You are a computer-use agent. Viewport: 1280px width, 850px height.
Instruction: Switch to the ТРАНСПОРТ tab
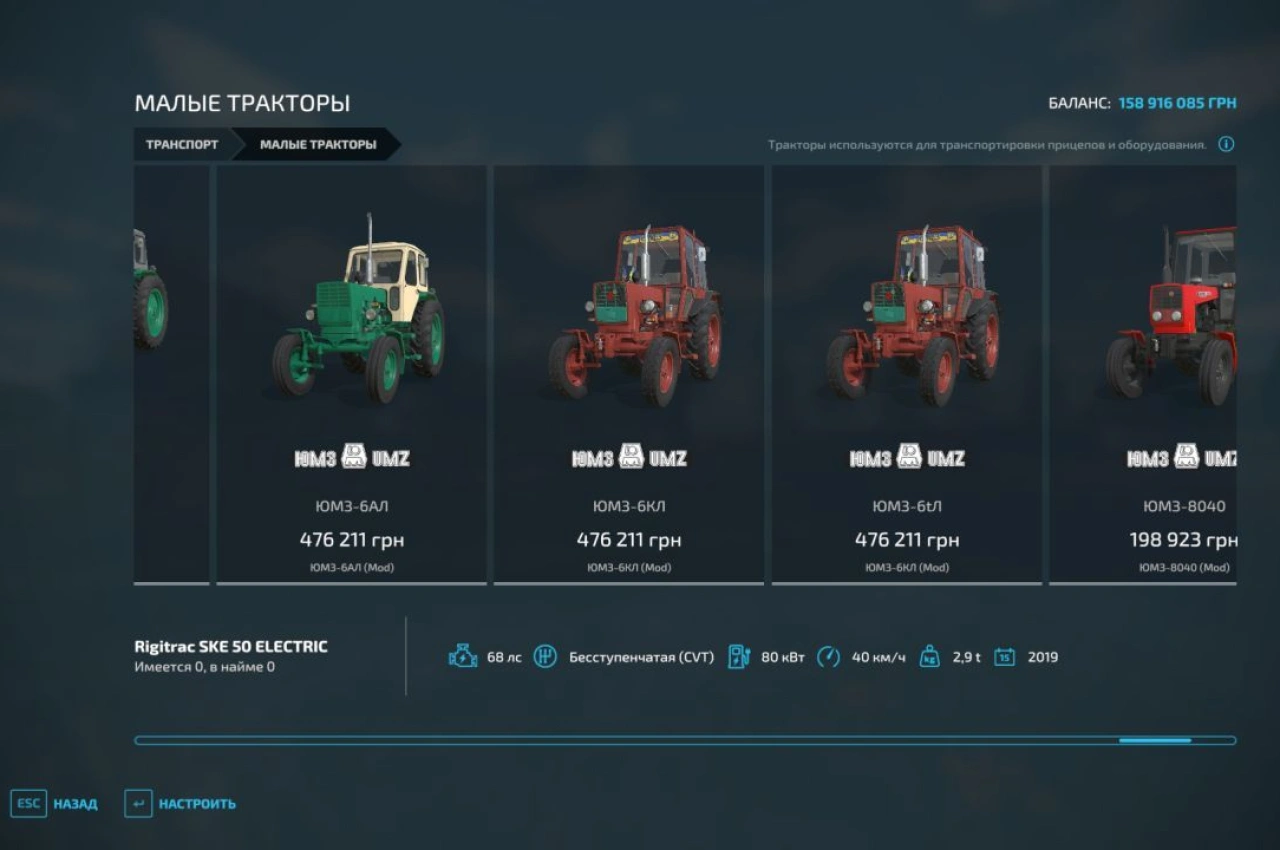click(x=183, y=144)
